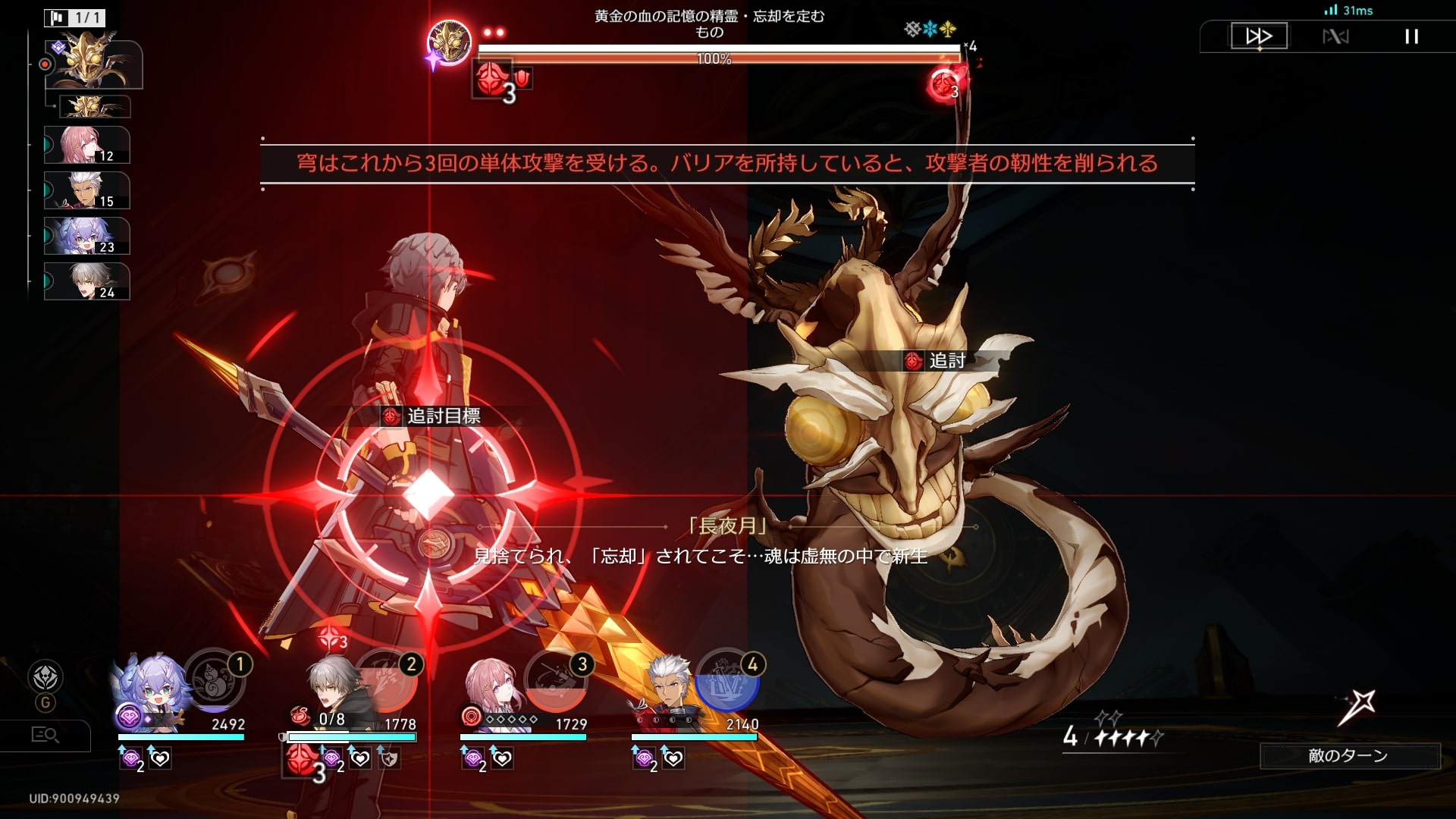1456x819 pixels.
Task: Select the purple-haired turn order entry 23
Action: pyautogui.click(x=86, y=236)
